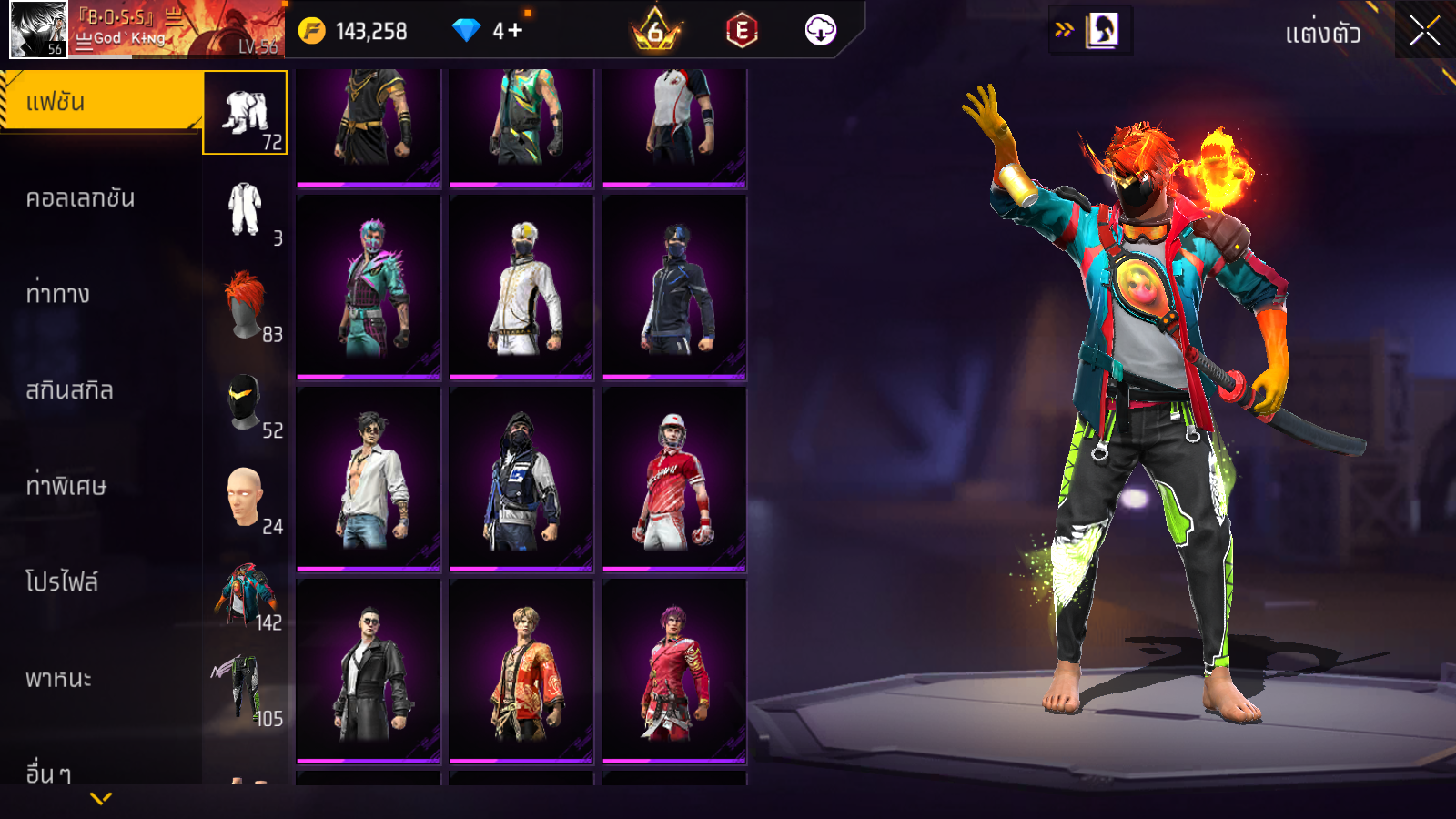Switch to the โปรไฟล์ profile category
The height and width of the screenshot is (819, 1456).
pos(62,582)
